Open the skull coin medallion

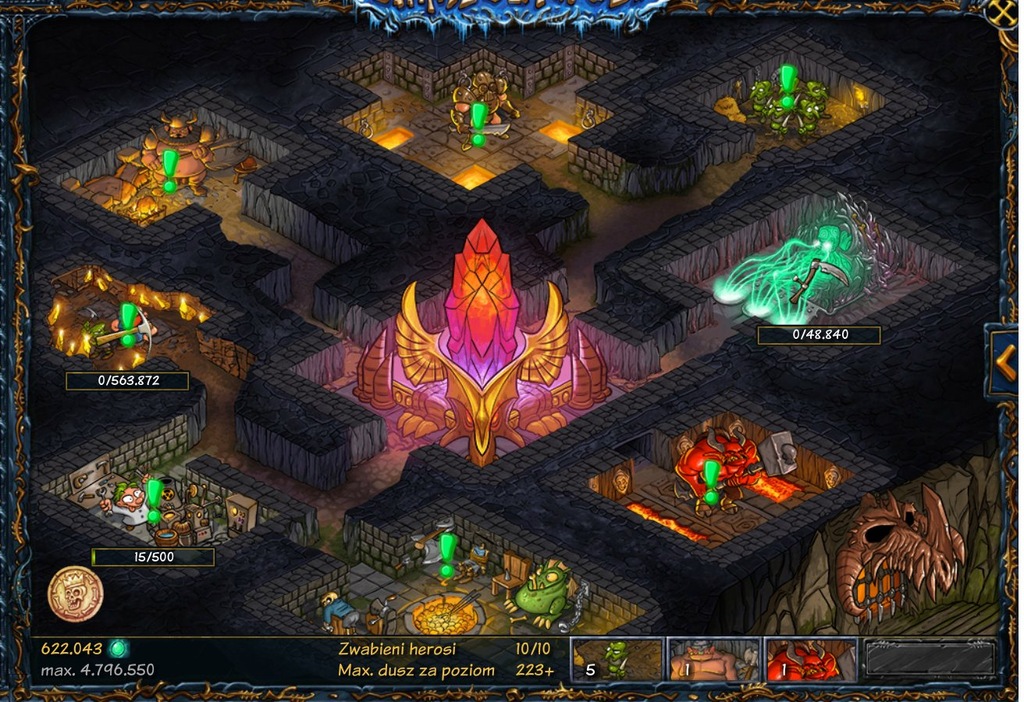pyautogui.click(x=76, y=594)
